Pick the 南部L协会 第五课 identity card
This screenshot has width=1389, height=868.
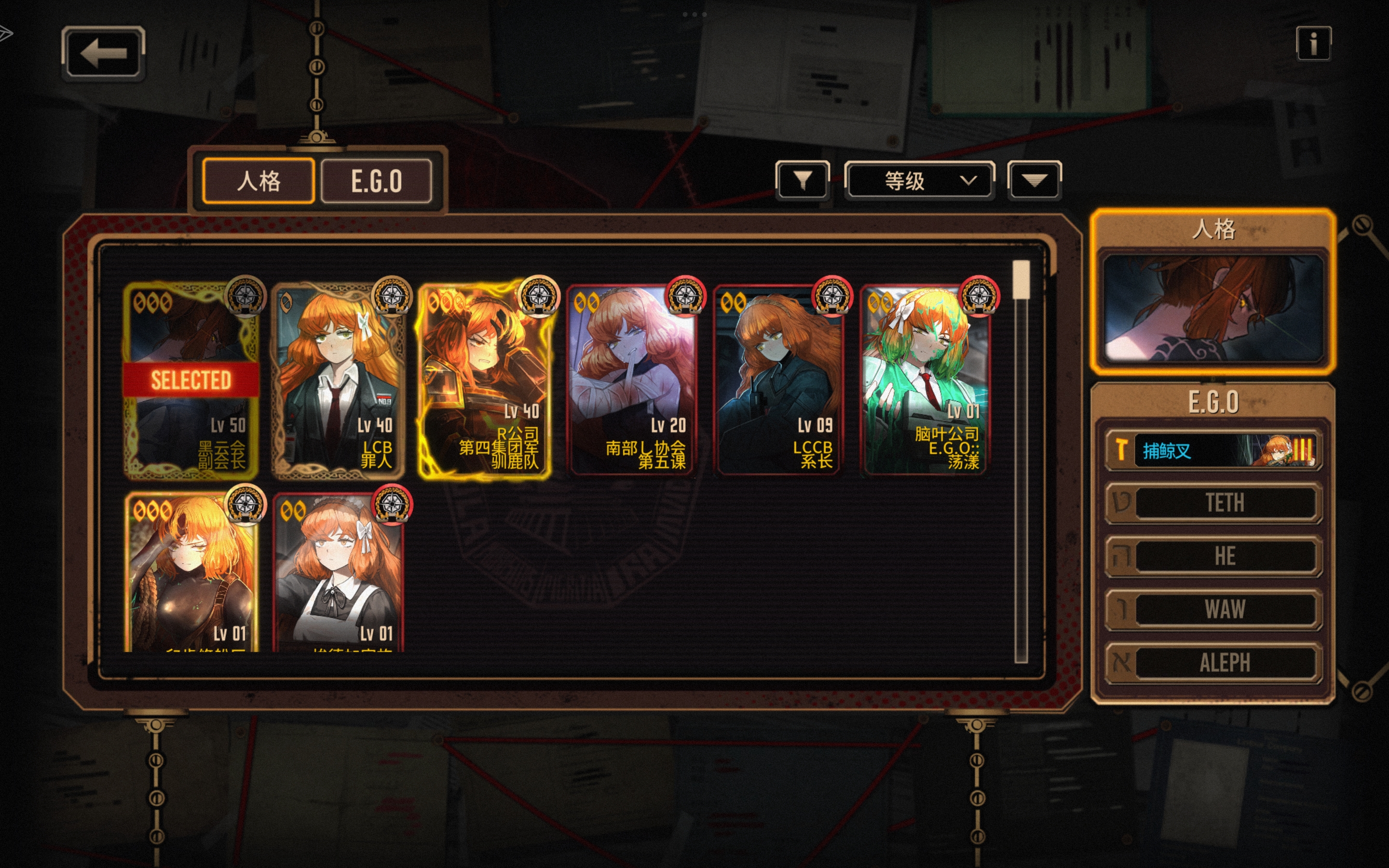pyautogui.click(x=632, y=381)
